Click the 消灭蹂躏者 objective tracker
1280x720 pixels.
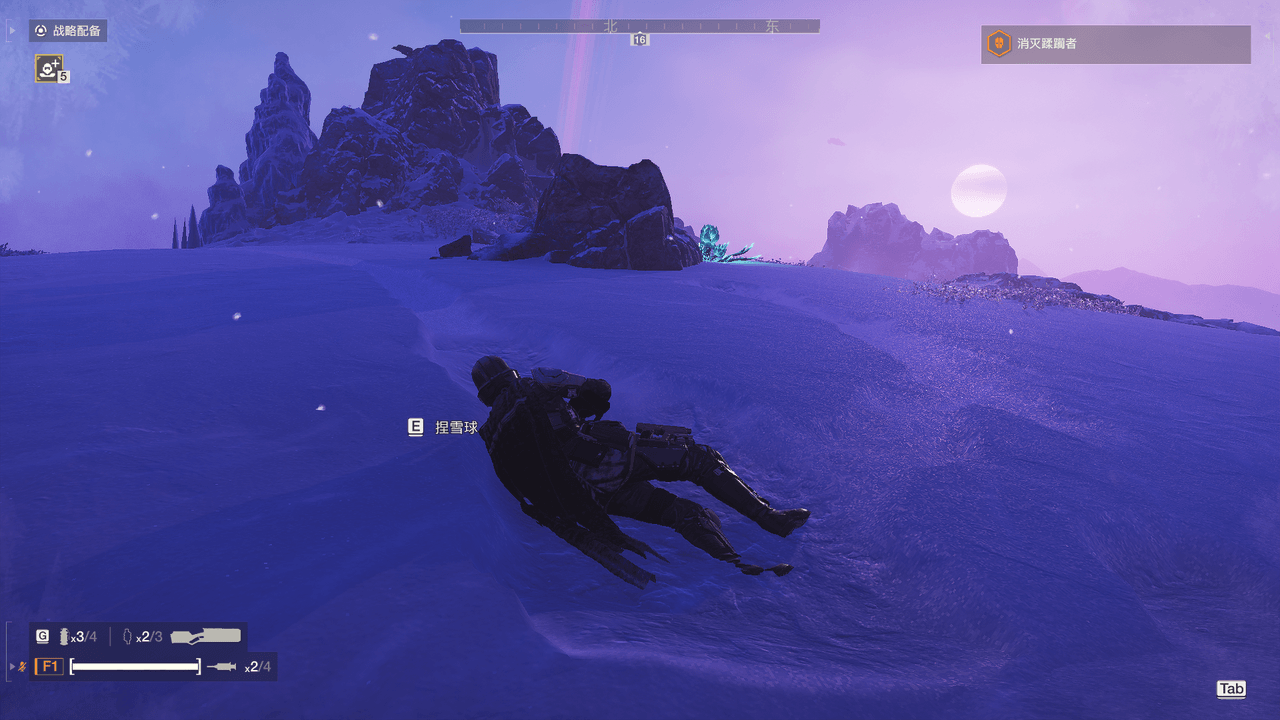point(1115,44)
